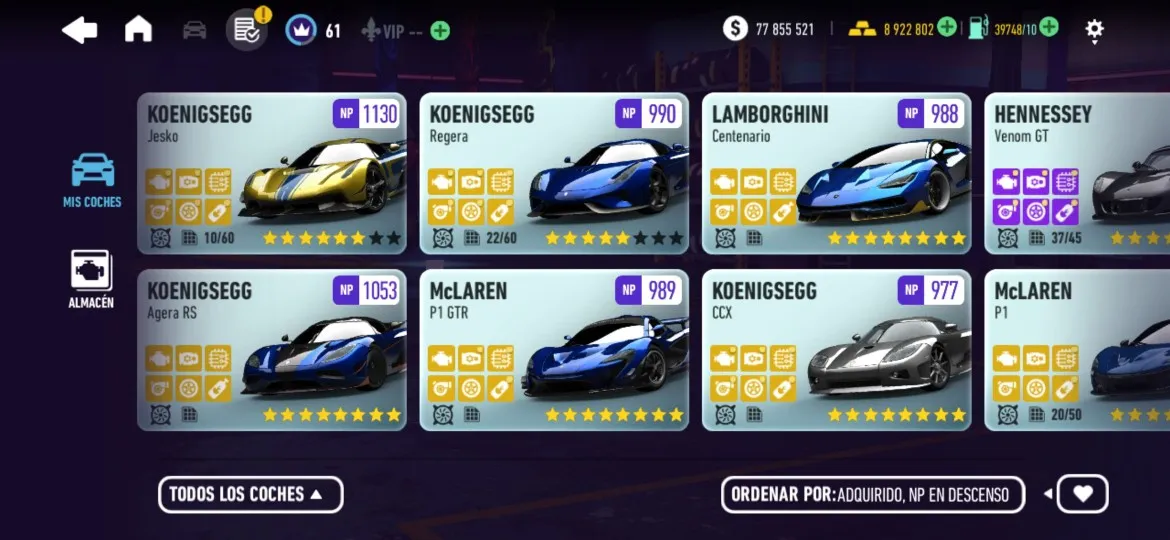
Task: Expand the Todos Los Coches filter
Action: coord(250,494)
